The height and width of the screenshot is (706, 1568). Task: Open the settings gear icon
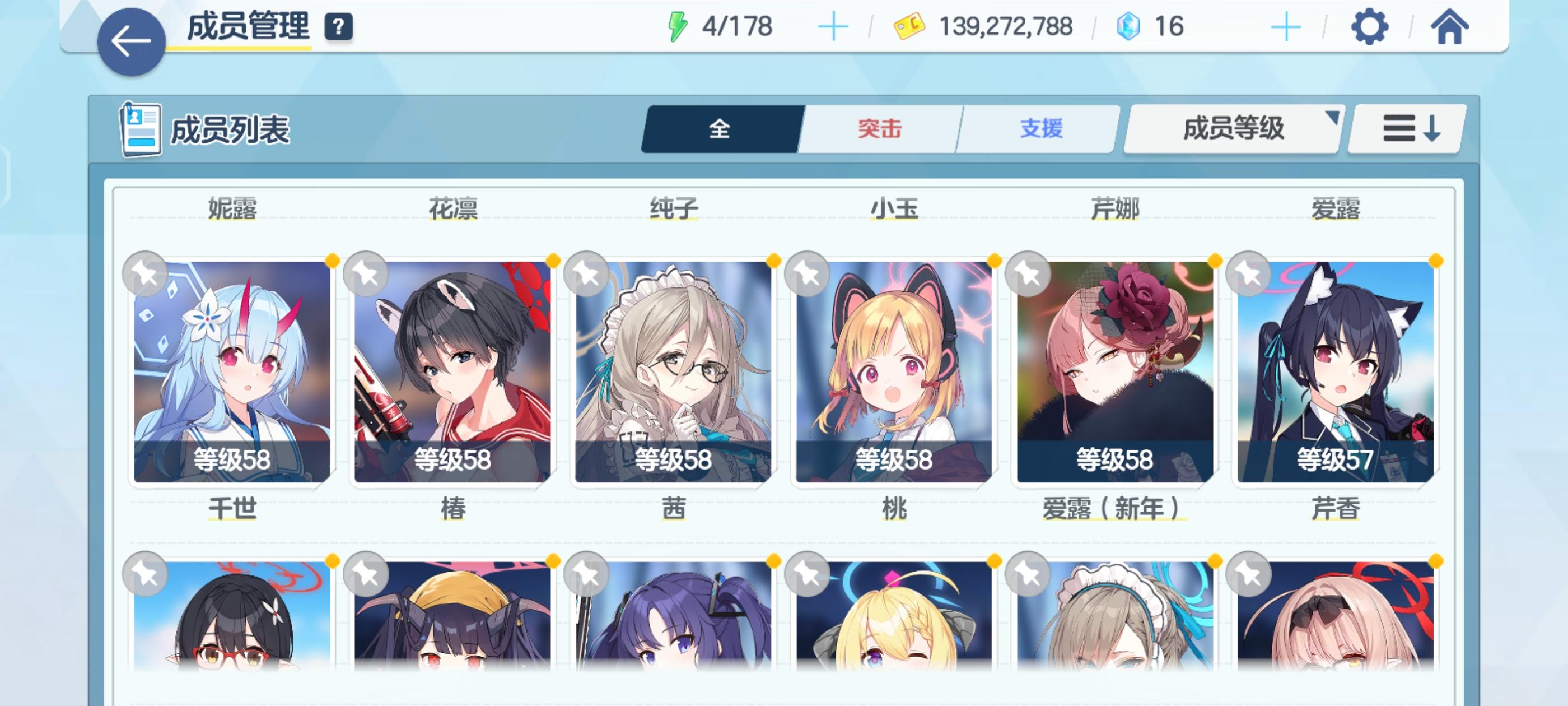(1370, 27)
